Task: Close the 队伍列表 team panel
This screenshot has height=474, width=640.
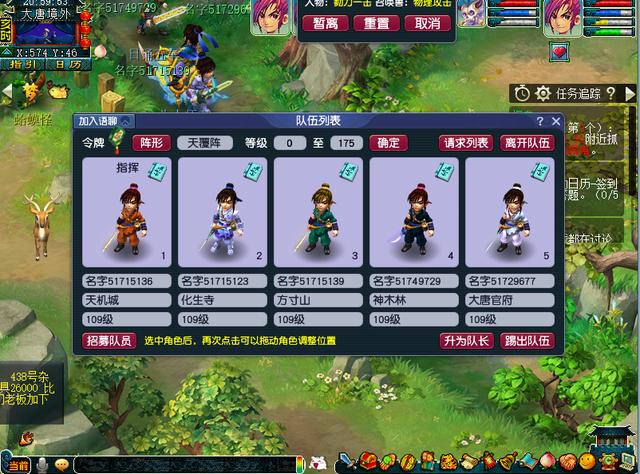Action: click(555, 121)
